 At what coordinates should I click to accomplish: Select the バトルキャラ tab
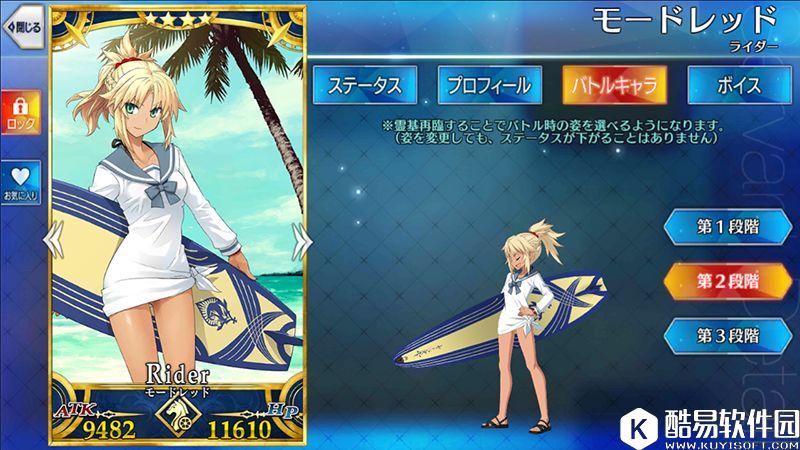pyautogui.click(x=613, y=85)
